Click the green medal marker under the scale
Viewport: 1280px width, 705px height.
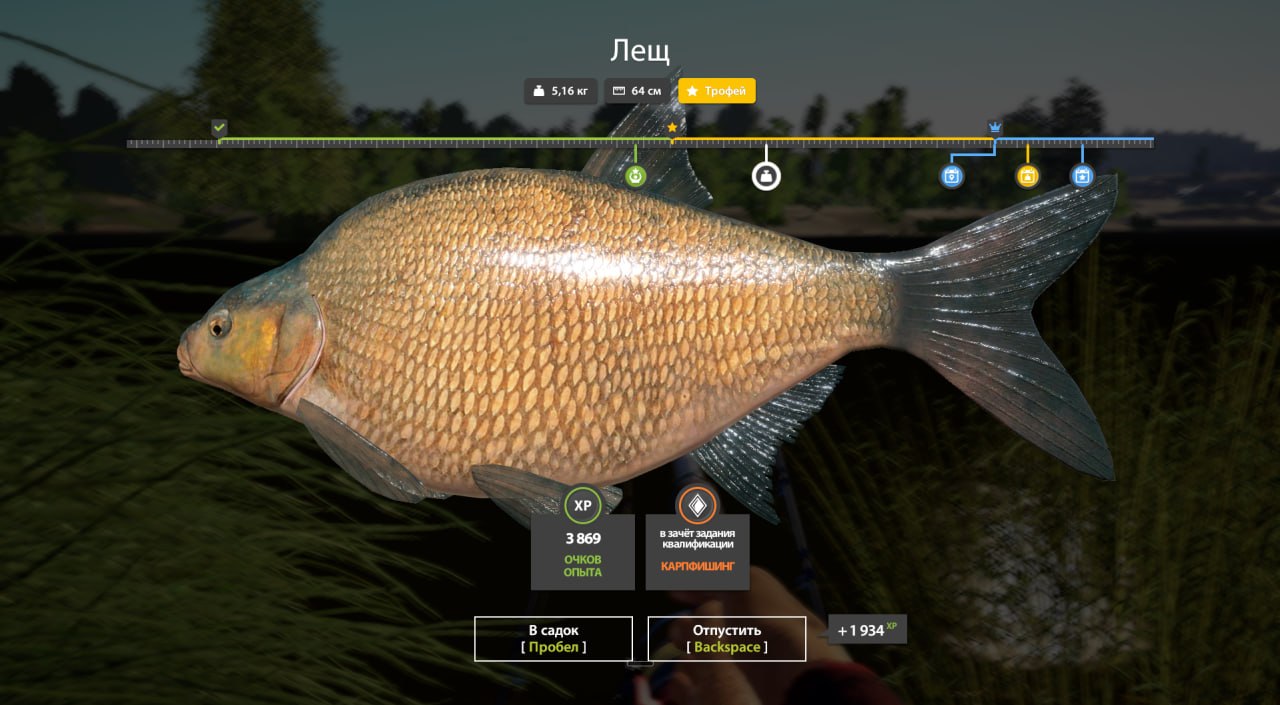pos(636,176)
